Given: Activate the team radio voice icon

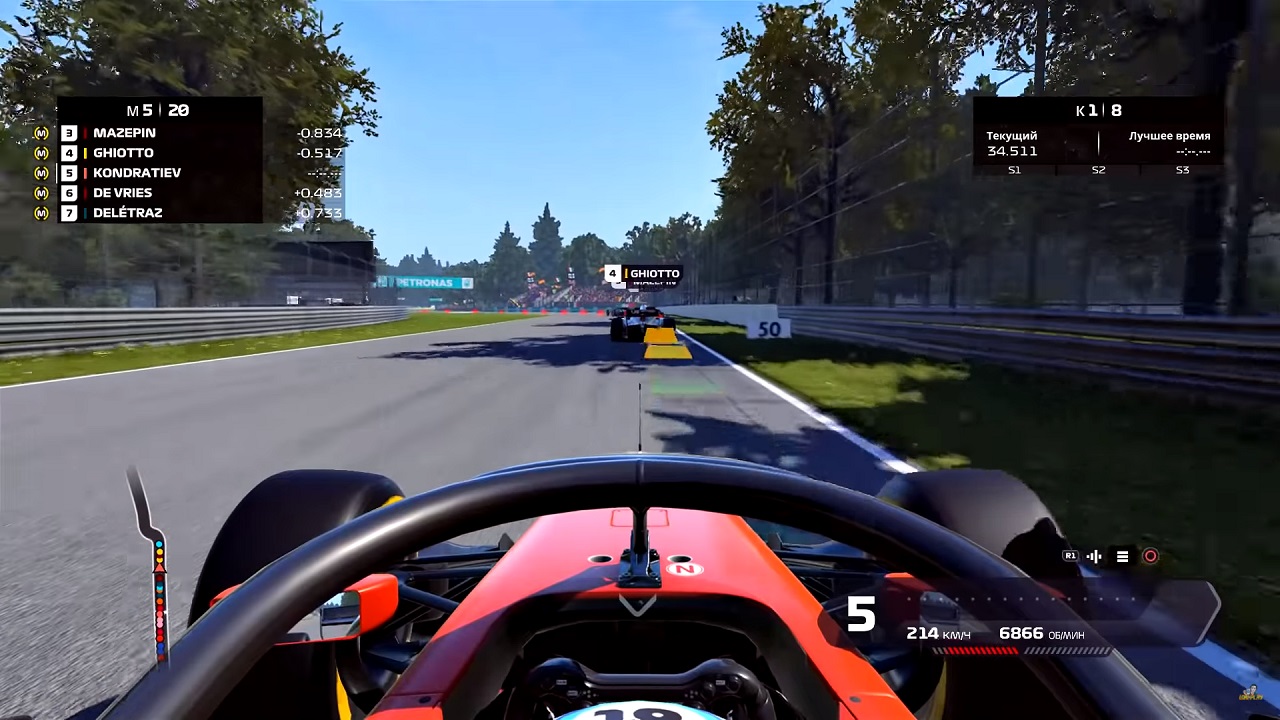Looking at the screenshot, I should click(1094, 557).
